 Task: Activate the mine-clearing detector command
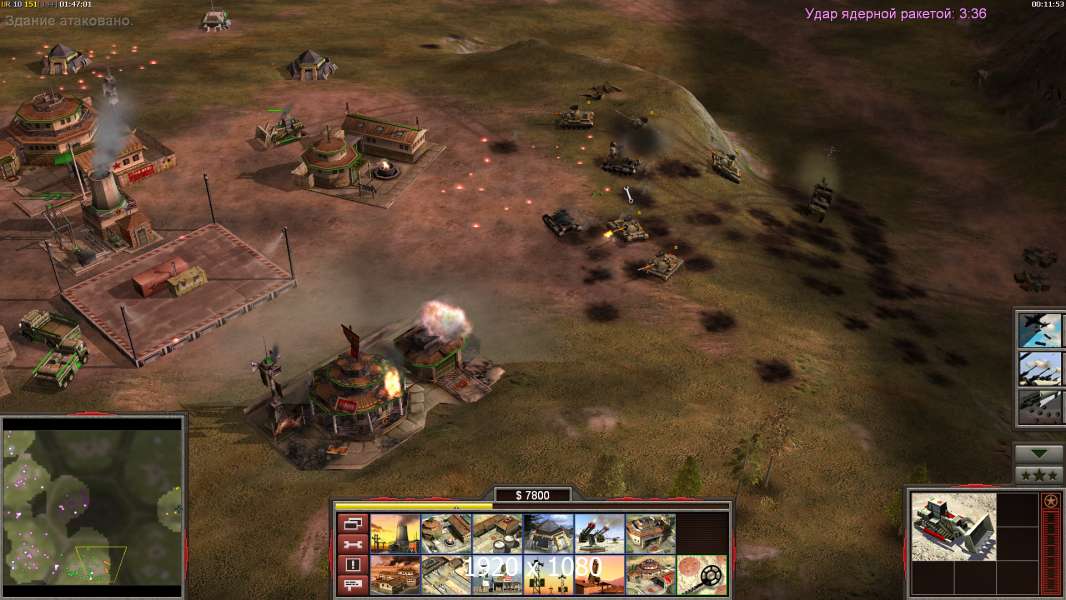tap(702, 574)
